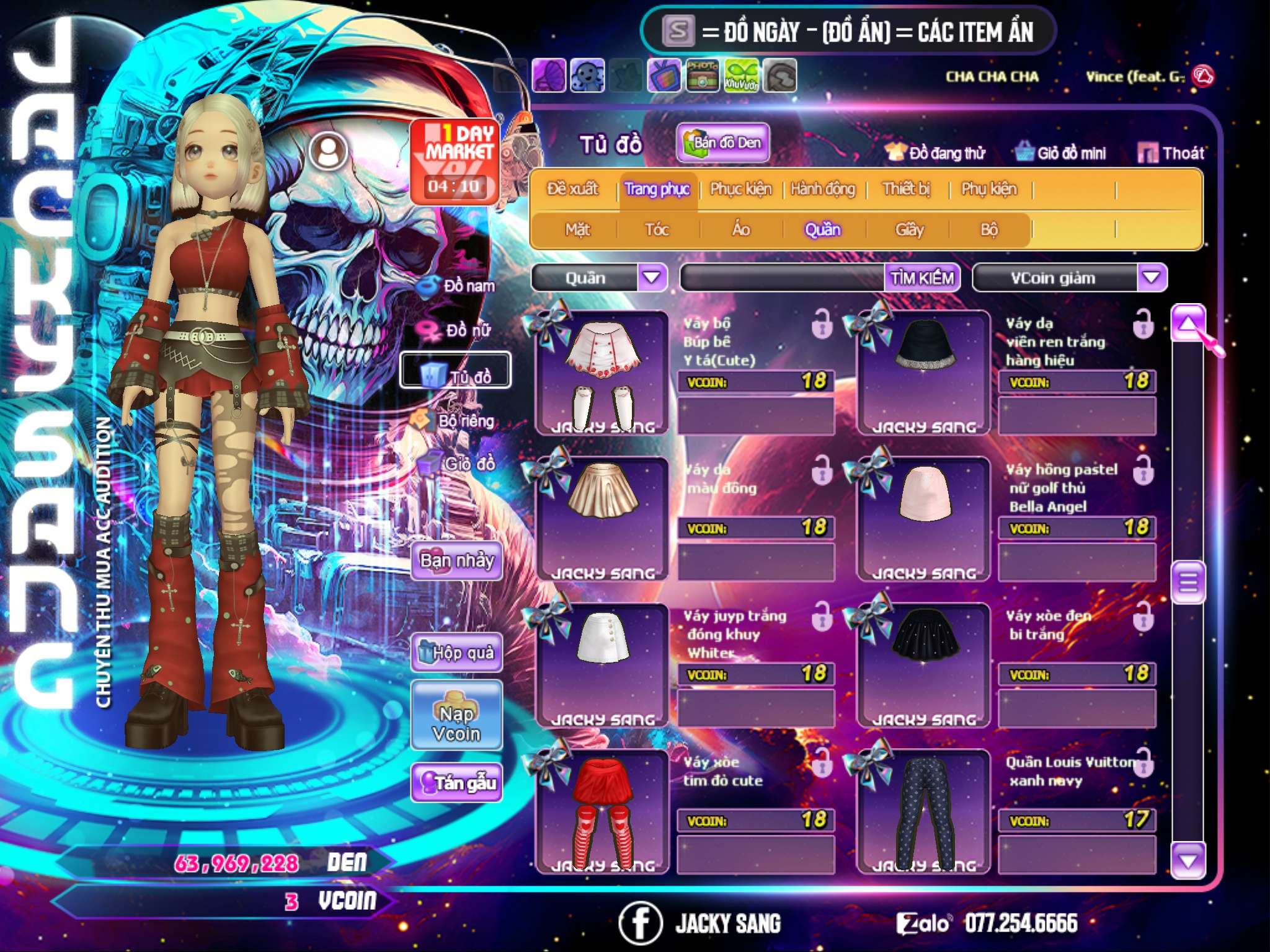Open Giỏ đồ mini cart
This screenshot has height=952, width=1270.
click(x=1061, y=153)
